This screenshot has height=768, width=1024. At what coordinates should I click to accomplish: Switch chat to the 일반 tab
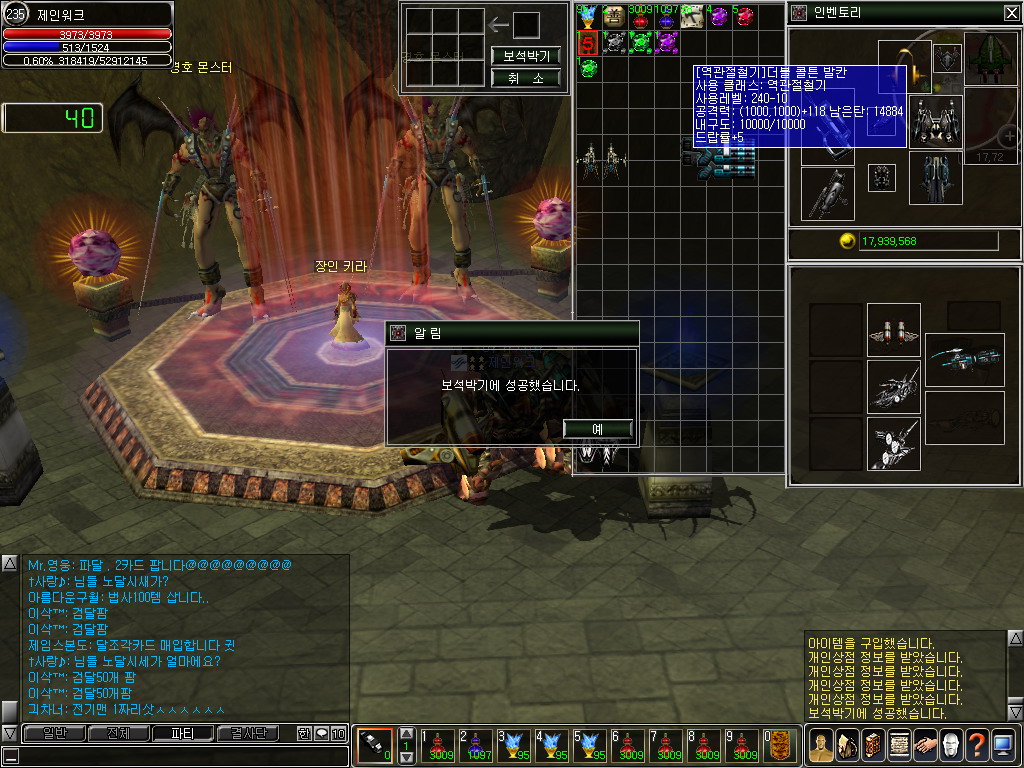click(x=53, y=733)
